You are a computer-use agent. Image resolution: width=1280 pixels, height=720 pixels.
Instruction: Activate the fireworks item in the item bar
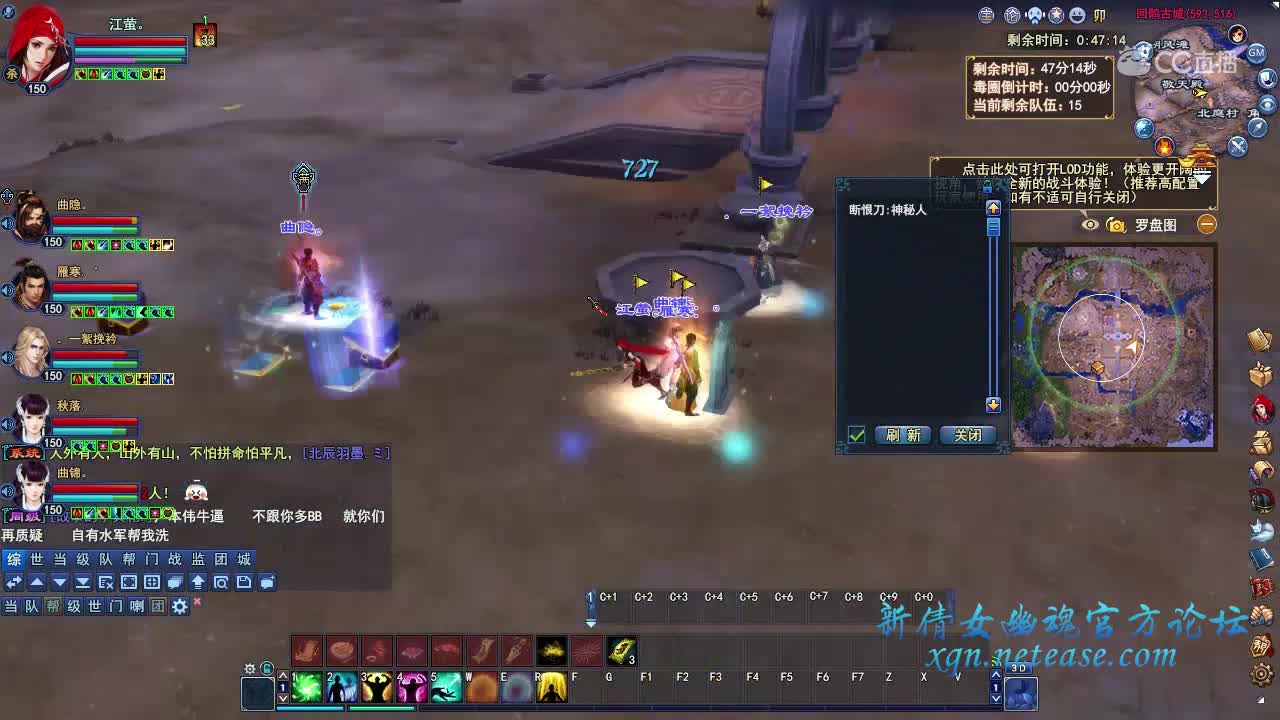588,650
